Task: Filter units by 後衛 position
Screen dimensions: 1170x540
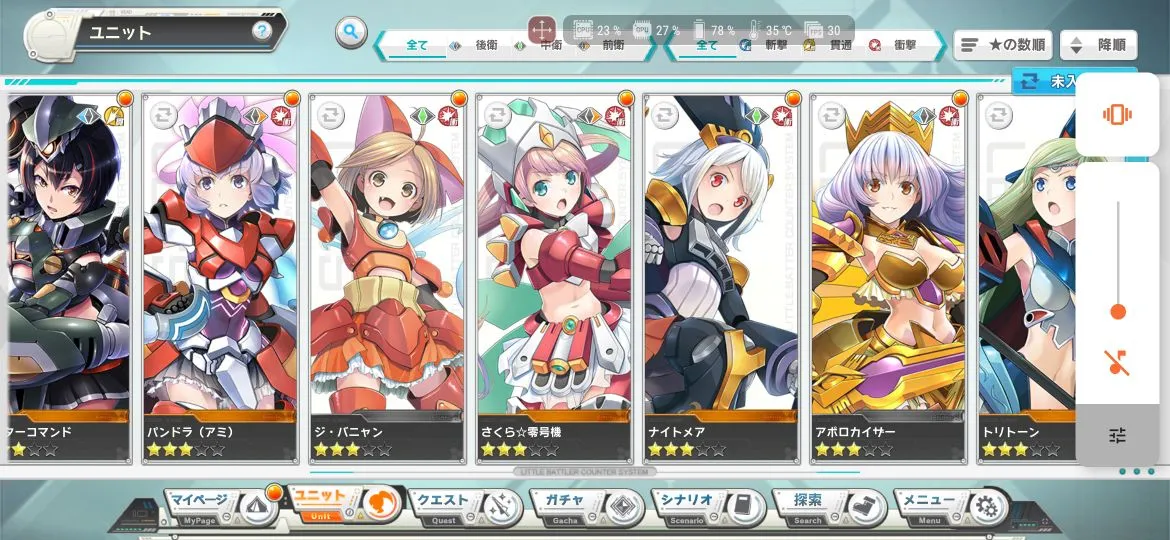Action: pyautogui.click(x=477, y=46)
